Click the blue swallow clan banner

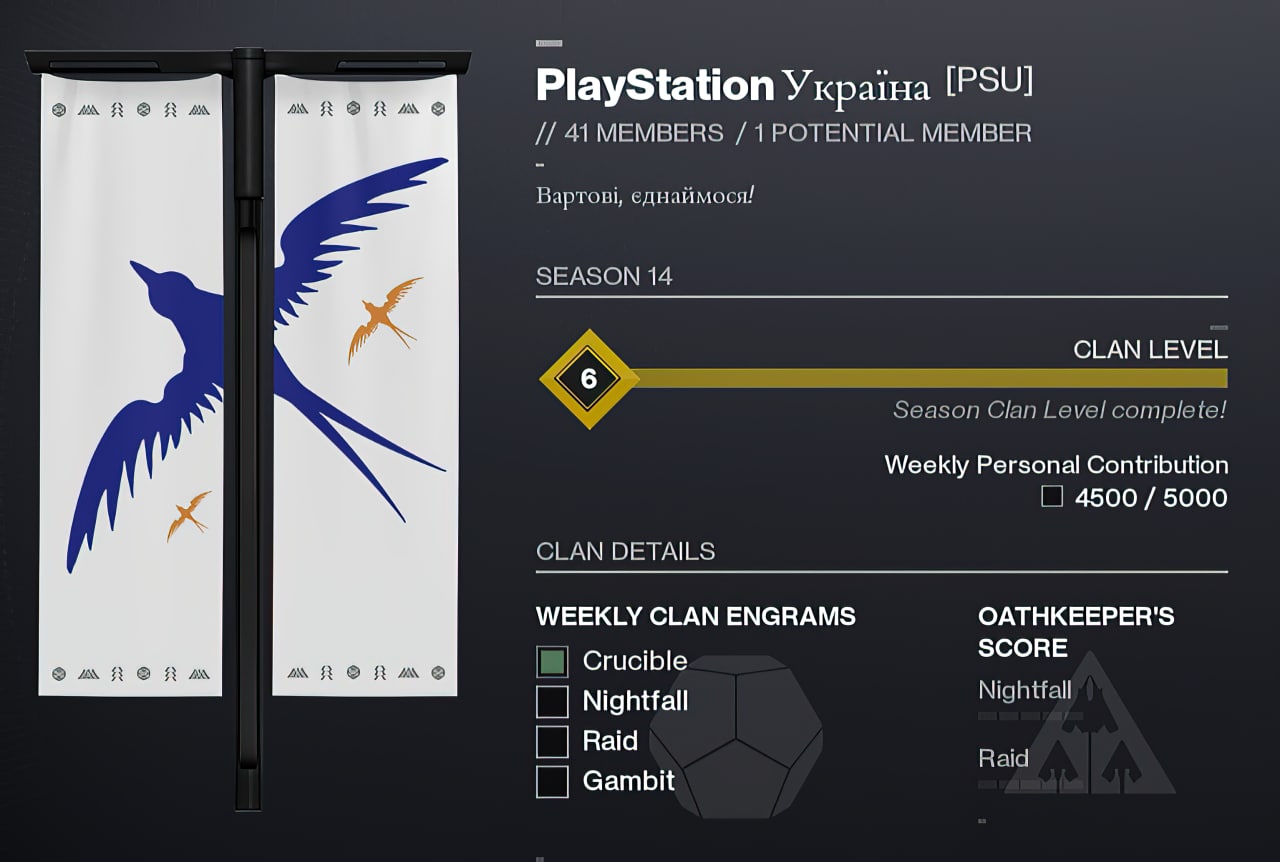tap(250, 385)
